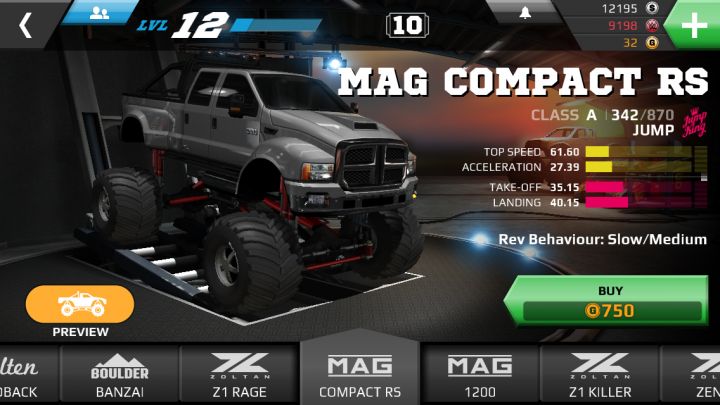Select the Zoltan Z1 Rage truck

coord(239,376)
